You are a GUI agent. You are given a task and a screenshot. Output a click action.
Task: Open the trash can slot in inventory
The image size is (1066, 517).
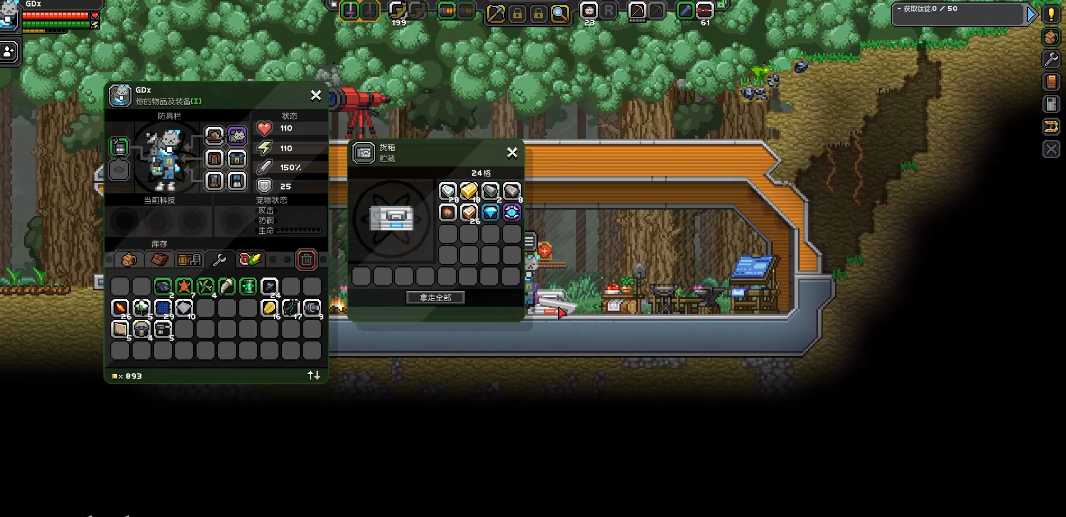point(307,260)
